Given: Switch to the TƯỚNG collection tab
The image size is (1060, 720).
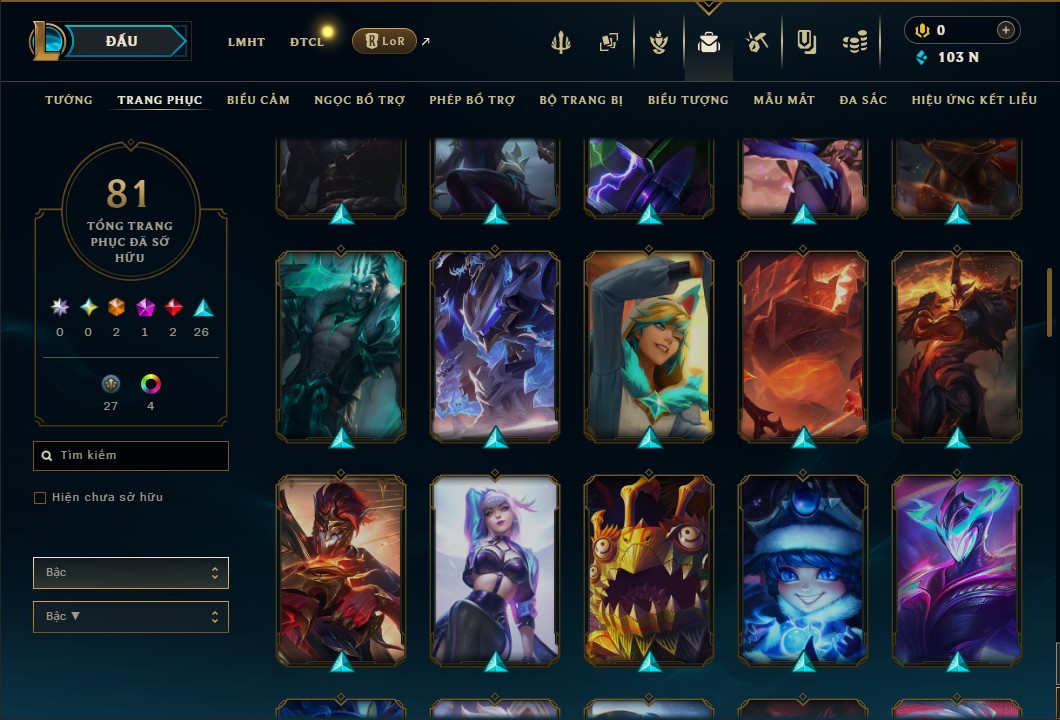Looking at the screenshot, I should (x=68, y=100).
